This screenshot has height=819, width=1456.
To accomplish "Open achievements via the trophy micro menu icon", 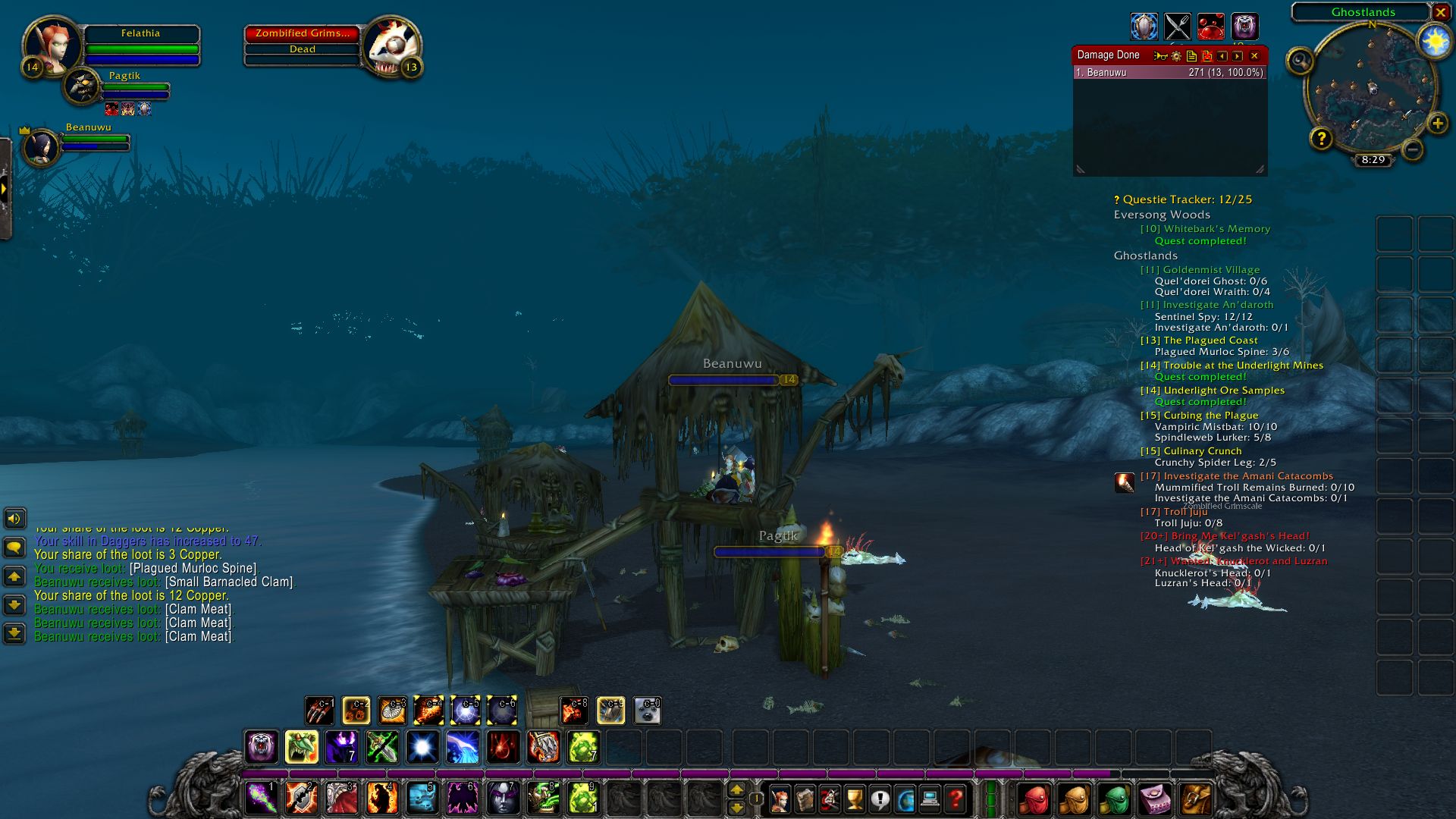I will coord(855,798).
